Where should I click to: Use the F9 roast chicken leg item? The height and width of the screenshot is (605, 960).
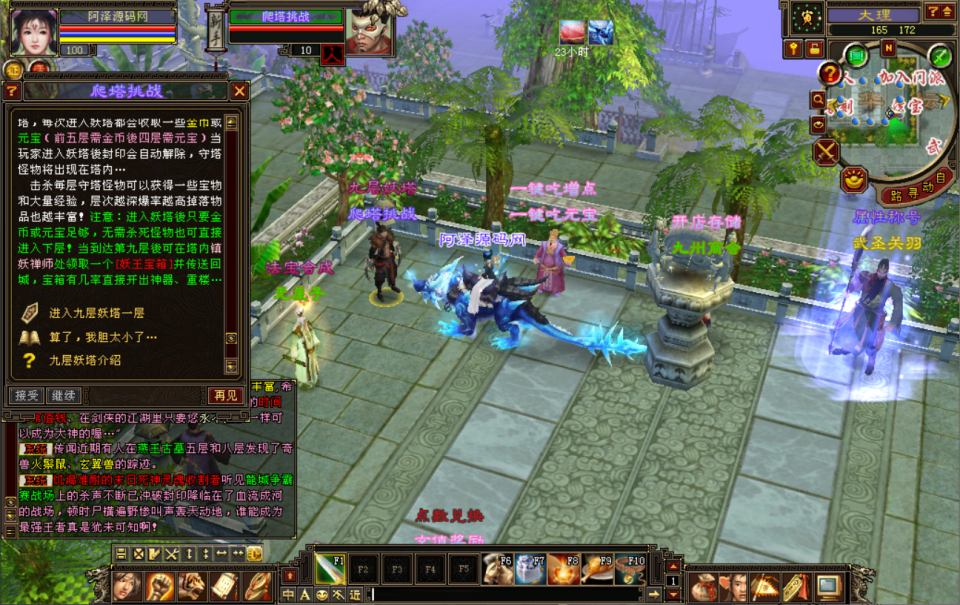point(598,569)
